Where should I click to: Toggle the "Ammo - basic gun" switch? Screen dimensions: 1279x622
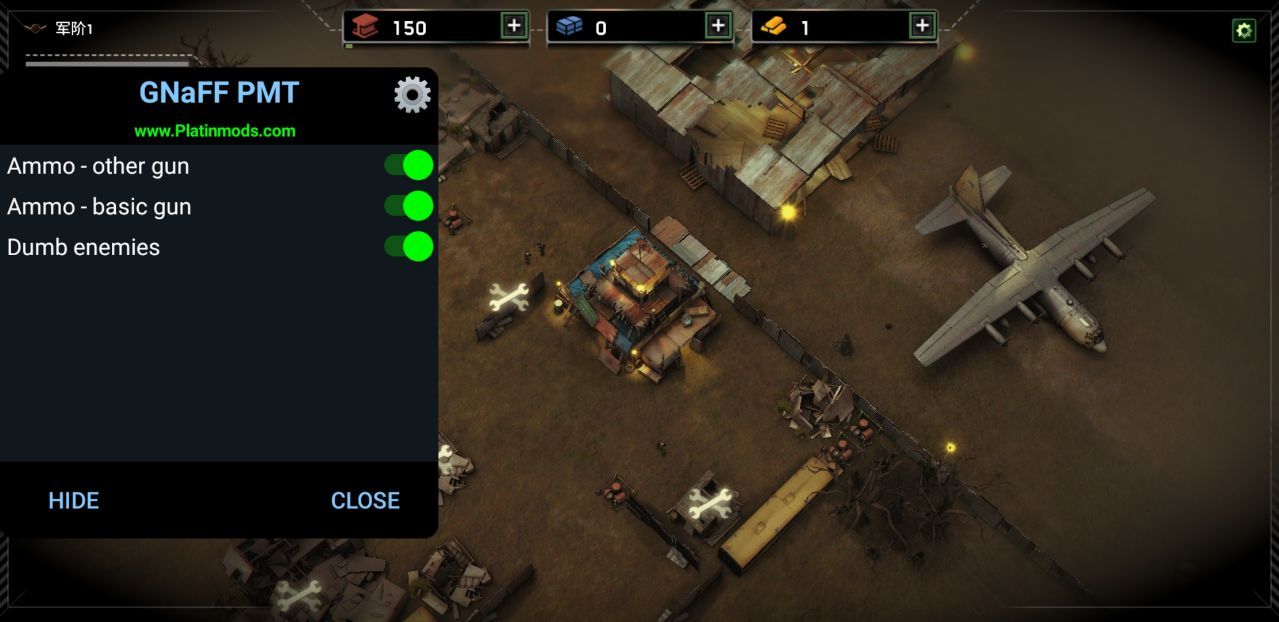click(x=409, y=206)
